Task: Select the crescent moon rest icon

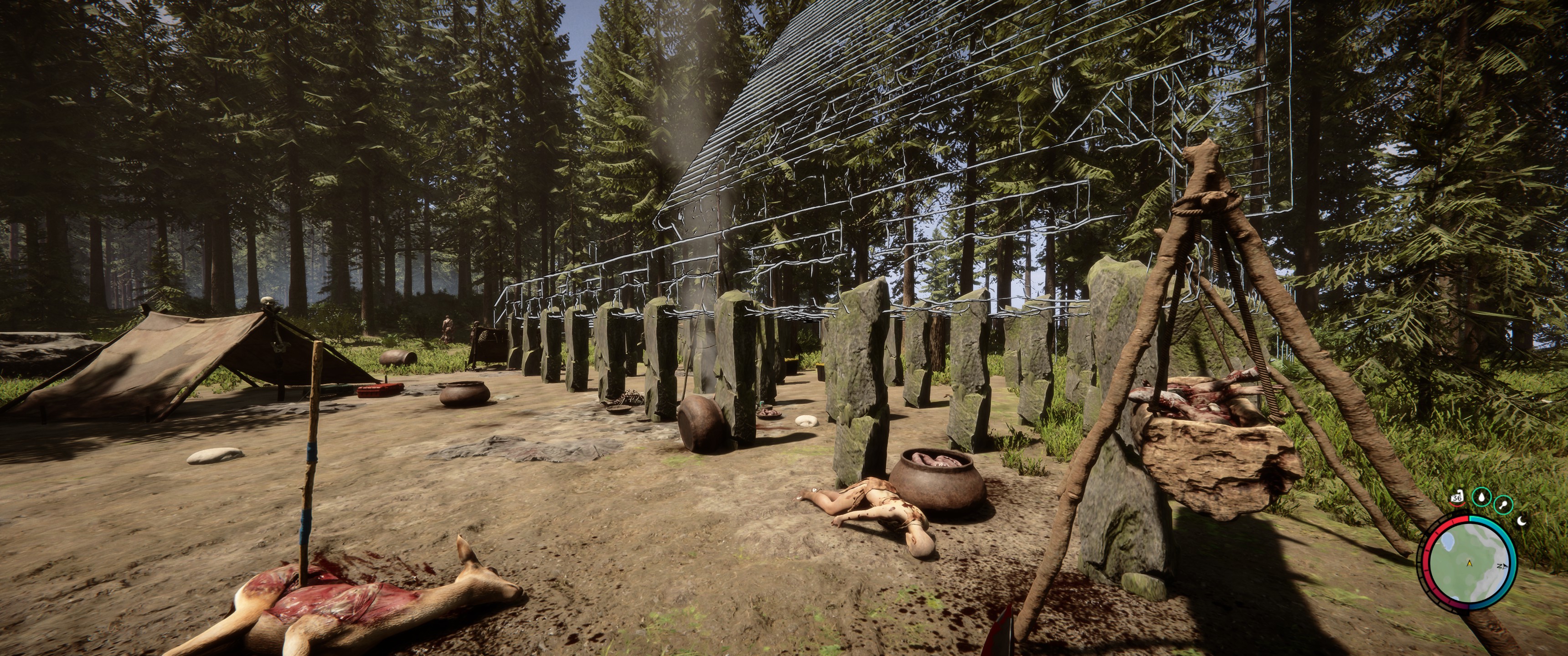Action: point(1522,520)
